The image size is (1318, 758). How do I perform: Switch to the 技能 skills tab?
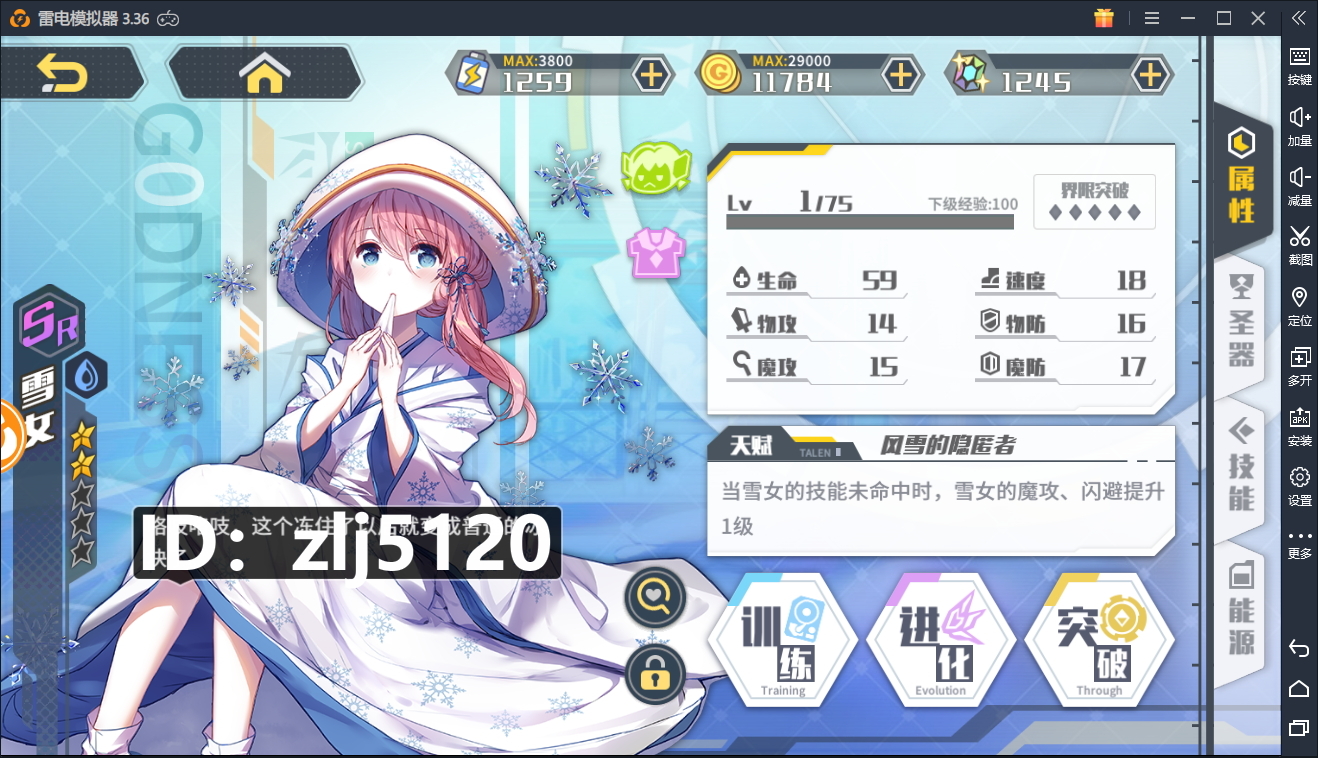[1241, 466]
